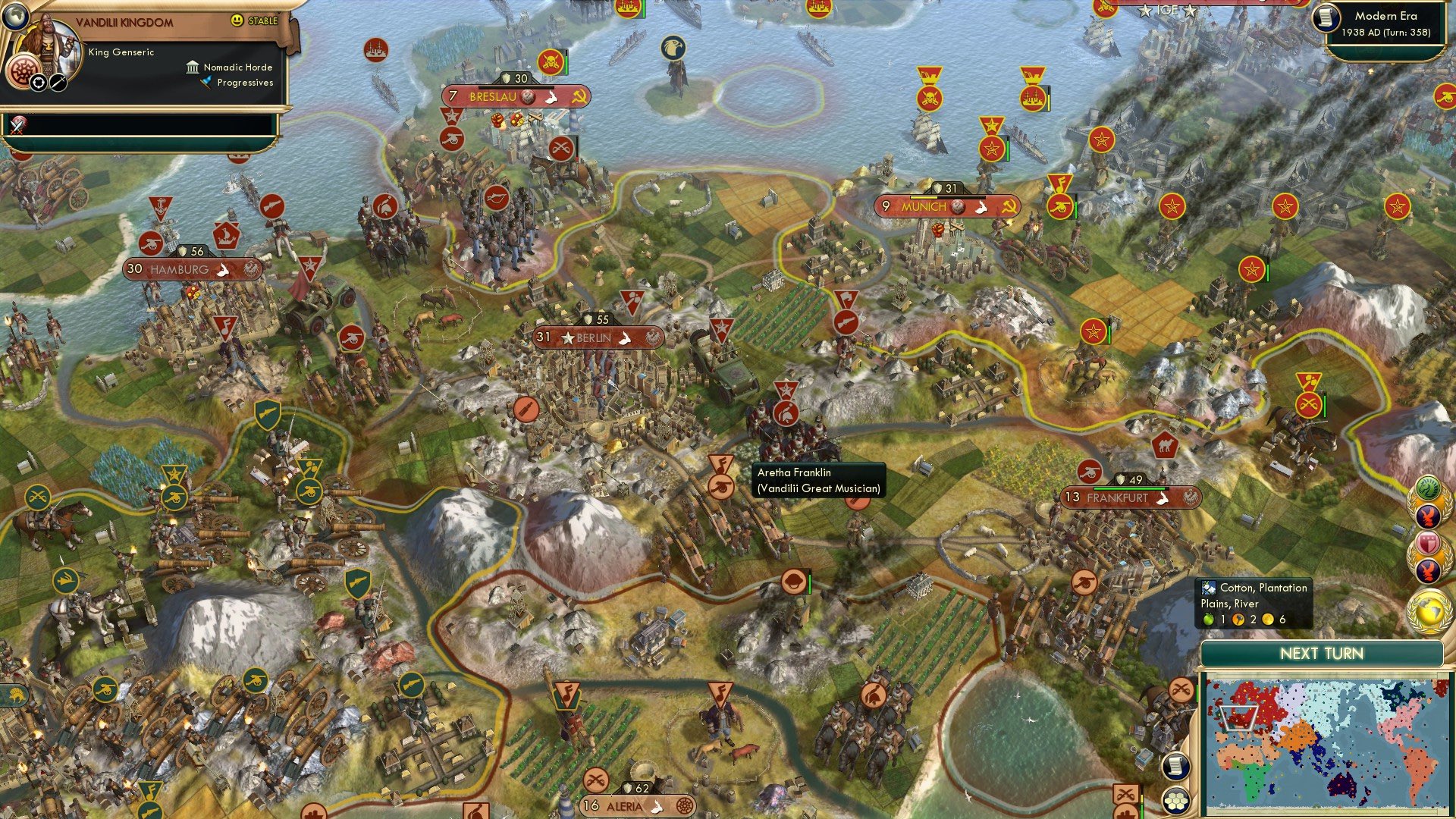
Task: Click the Nomadic Horde temple icon
Action: point(193,68)
